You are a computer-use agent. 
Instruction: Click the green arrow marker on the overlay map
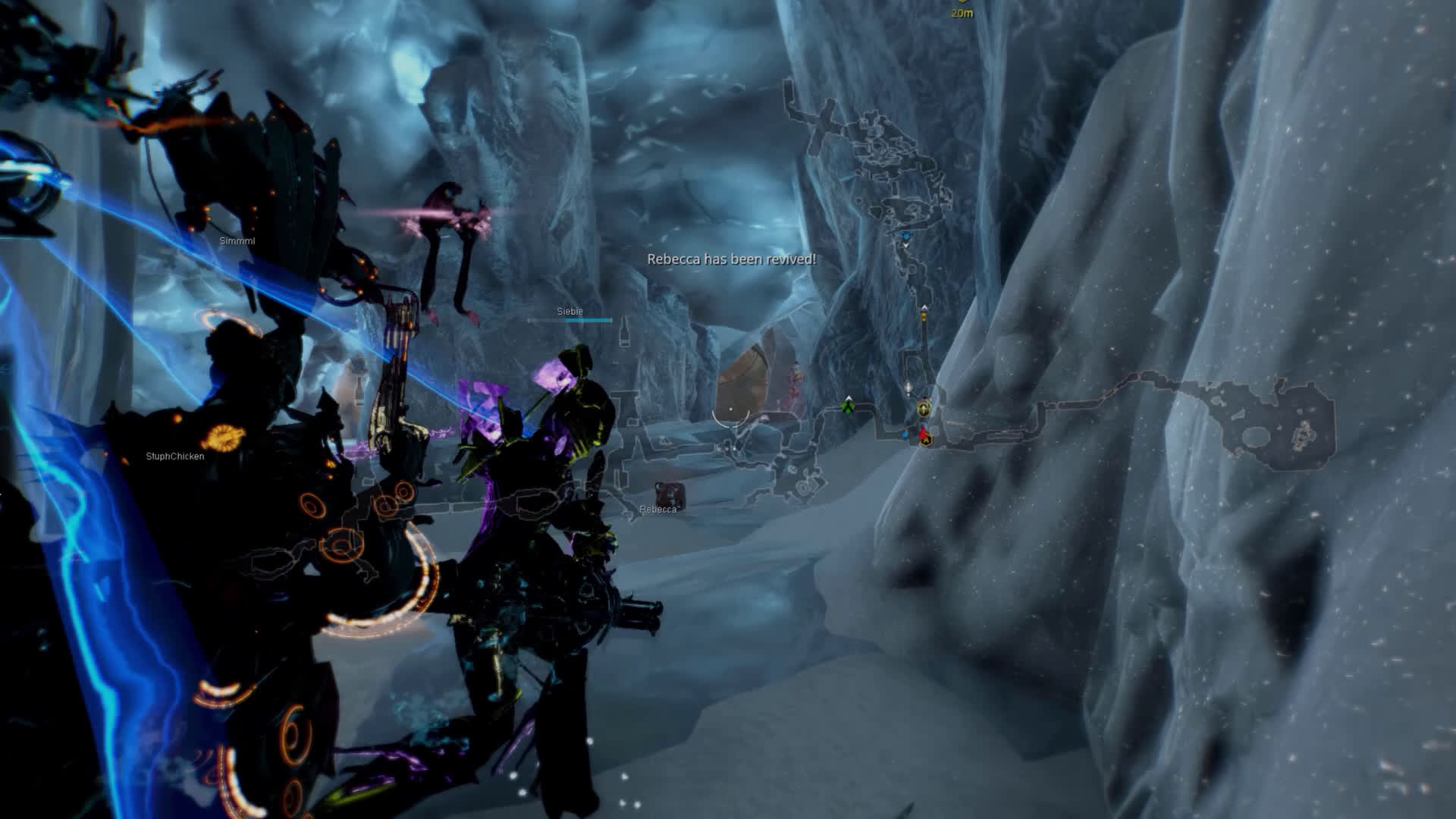pyautogui.click(x=848, y=407)
